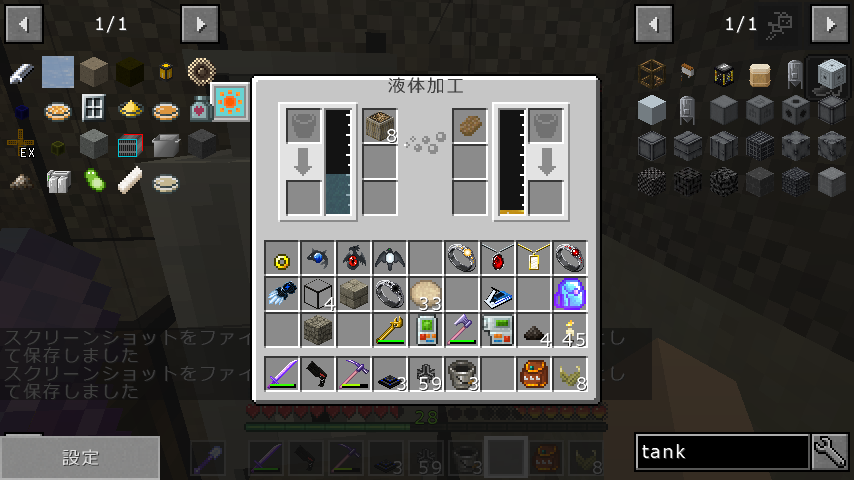
Task: Choose the wooden barrel in item list
Action: point(760,74)
